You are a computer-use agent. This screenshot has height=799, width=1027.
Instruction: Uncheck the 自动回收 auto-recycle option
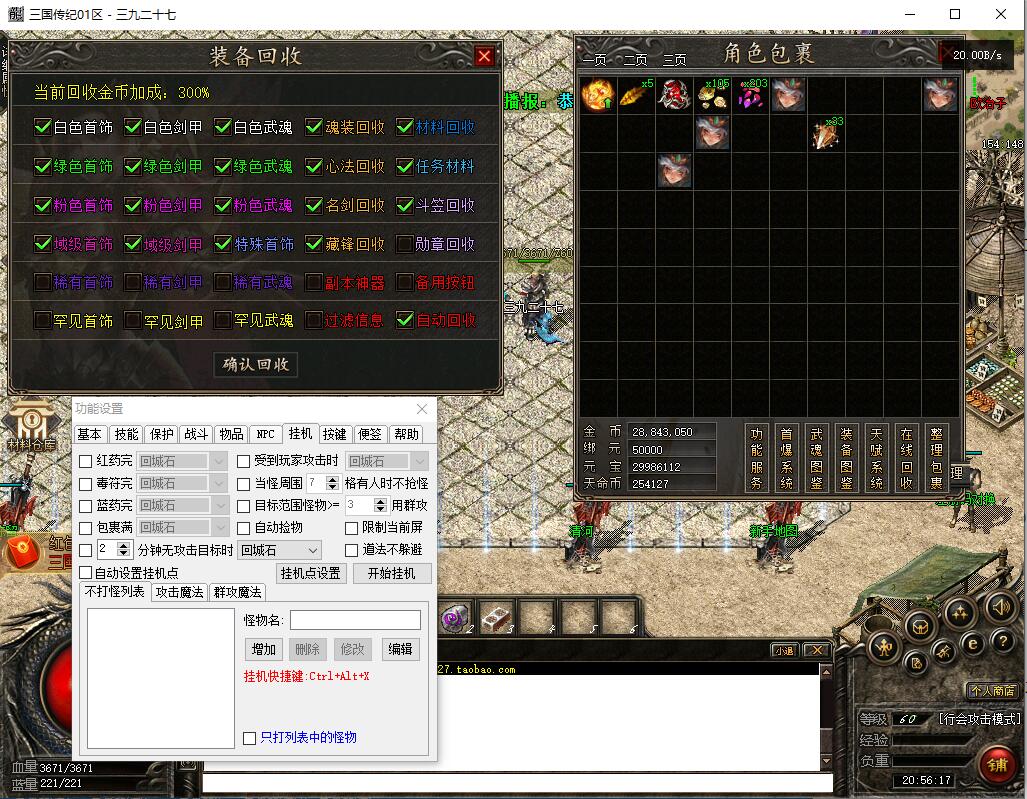pyautogui.click(x=405, y=320)
